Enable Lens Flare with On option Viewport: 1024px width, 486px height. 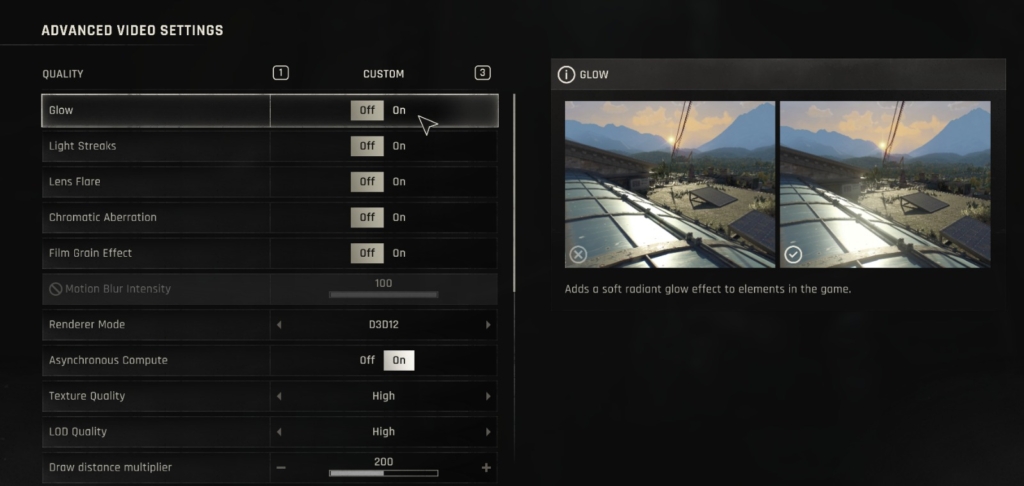(399, 182)
